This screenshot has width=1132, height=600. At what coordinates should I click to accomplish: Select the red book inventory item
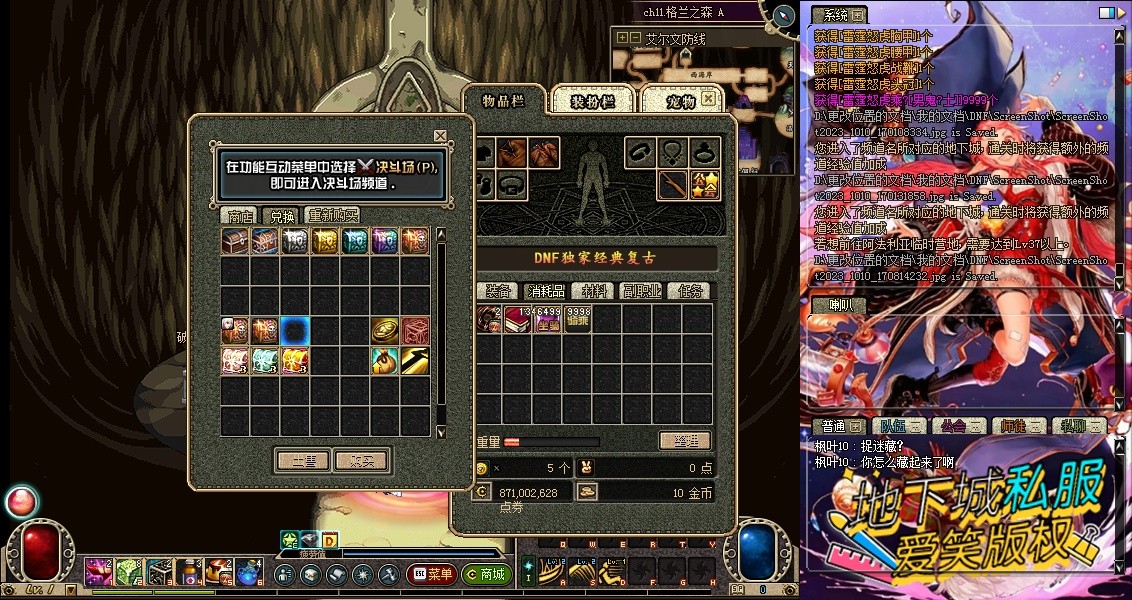[x=517, y=320]
